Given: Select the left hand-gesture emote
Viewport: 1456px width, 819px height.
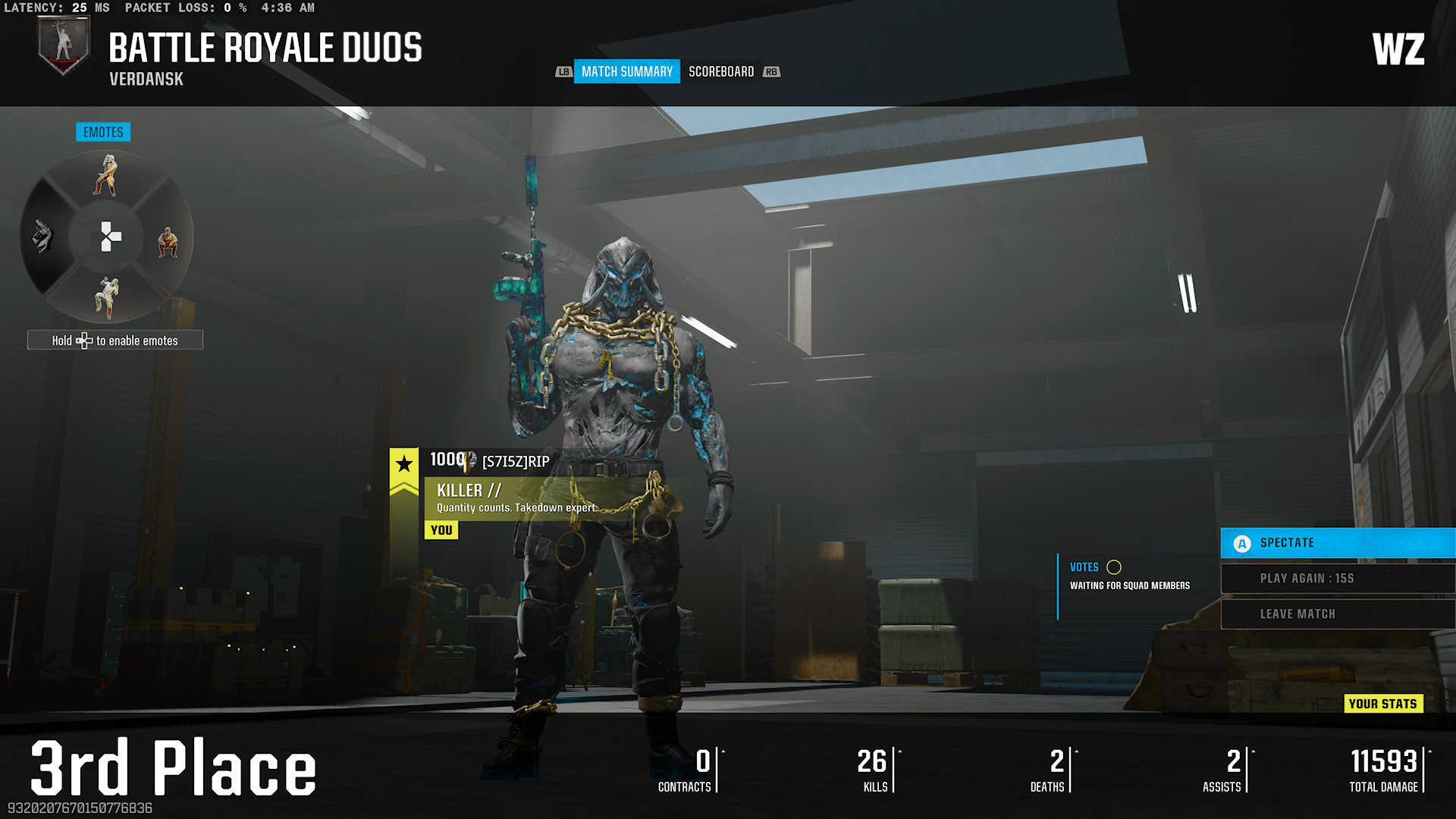Looking at the screenshot, I should [43, 237].
